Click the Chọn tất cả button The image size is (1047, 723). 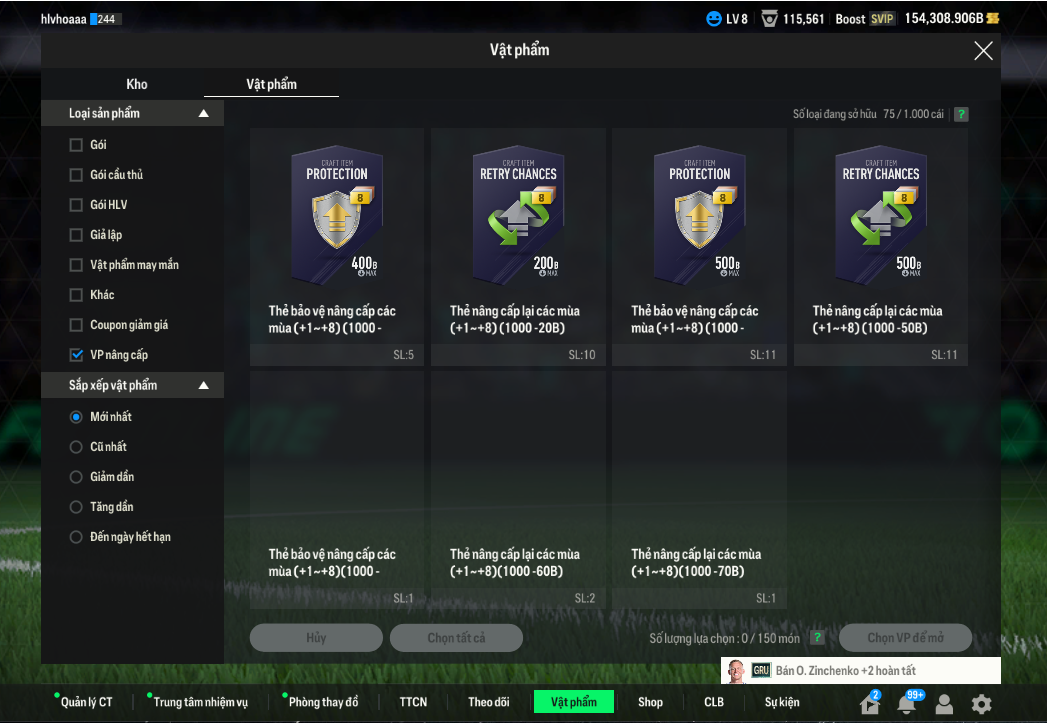click(x=456, y=638)
